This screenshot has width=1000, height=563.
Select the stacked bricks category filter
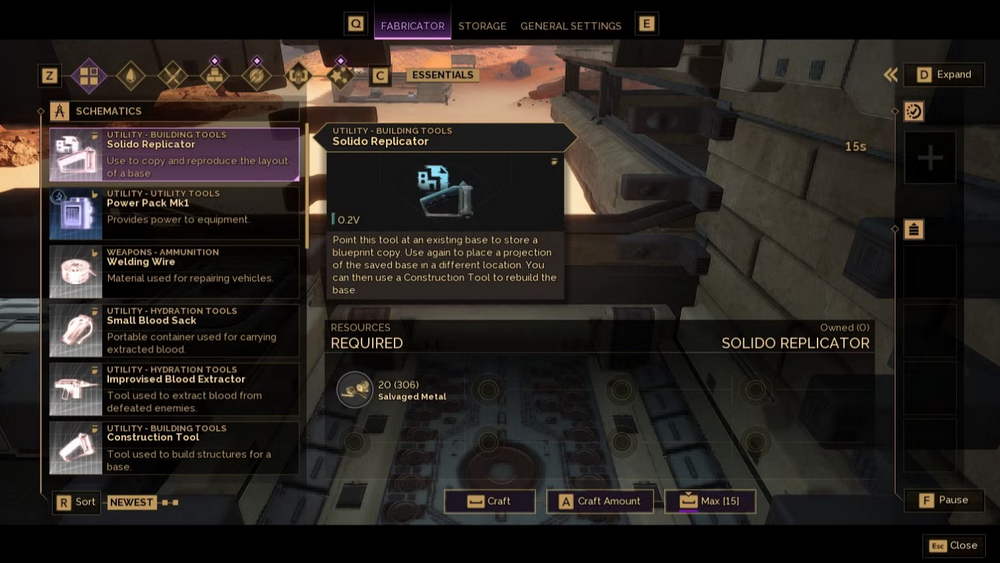pos(214,75)
